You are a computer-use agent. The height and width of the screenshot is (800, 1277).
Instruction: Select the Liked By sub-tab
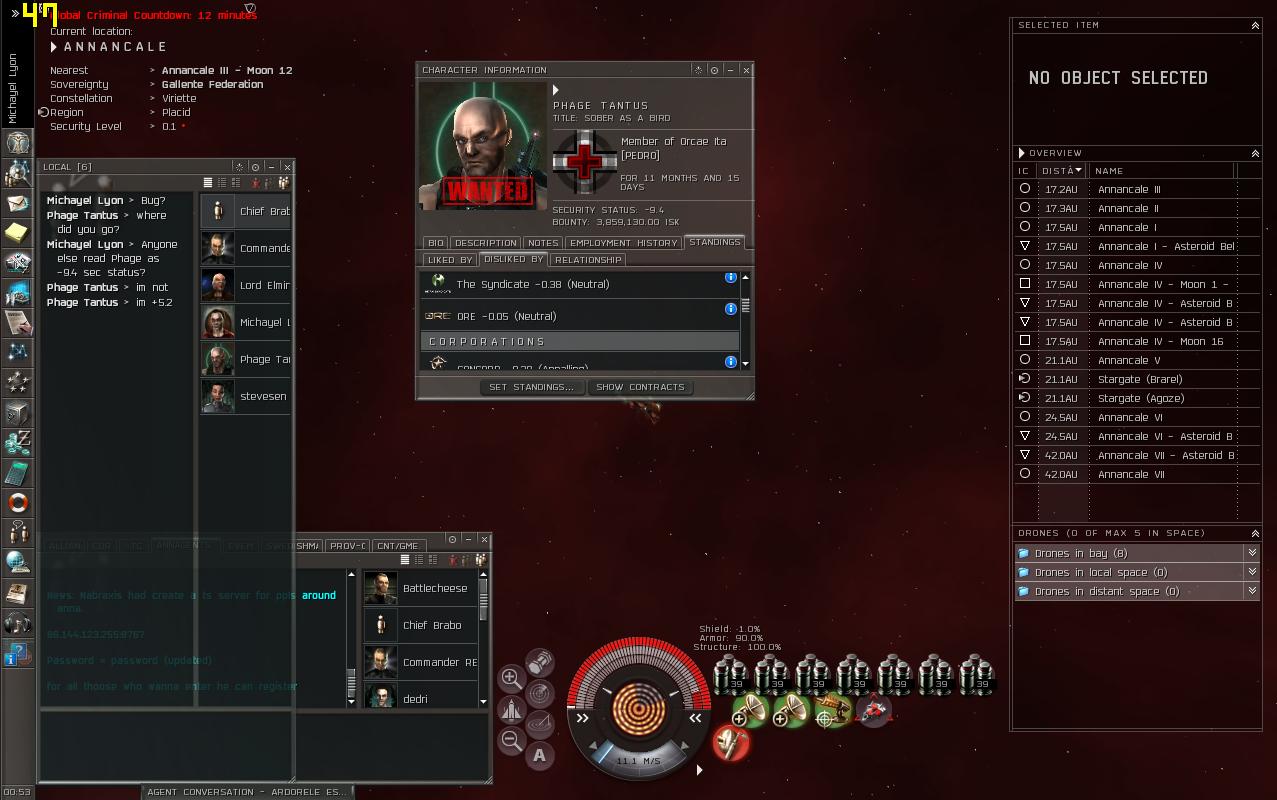point(449,260)
